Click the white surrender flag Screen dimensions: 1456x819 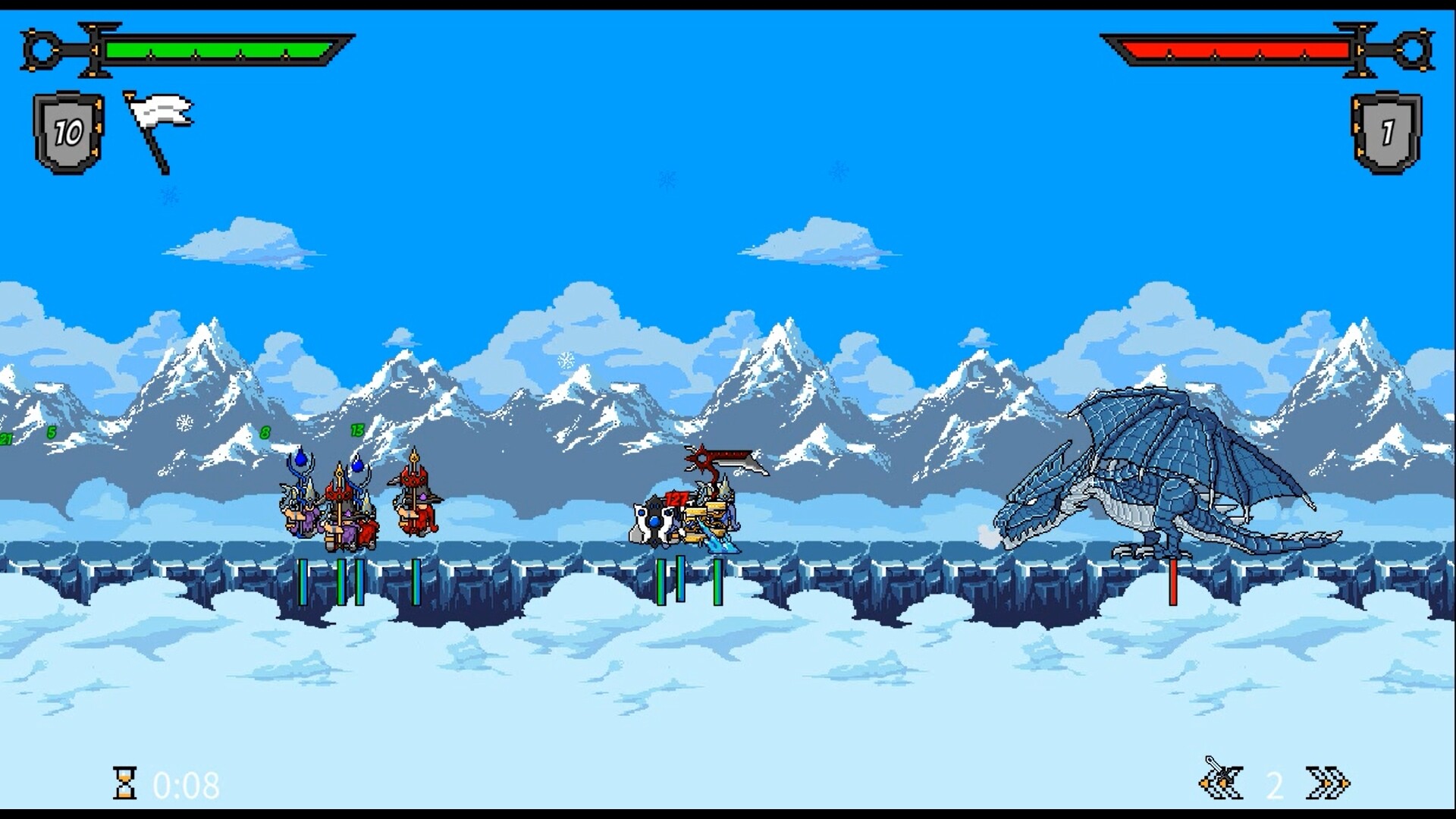tap(159, 129)
